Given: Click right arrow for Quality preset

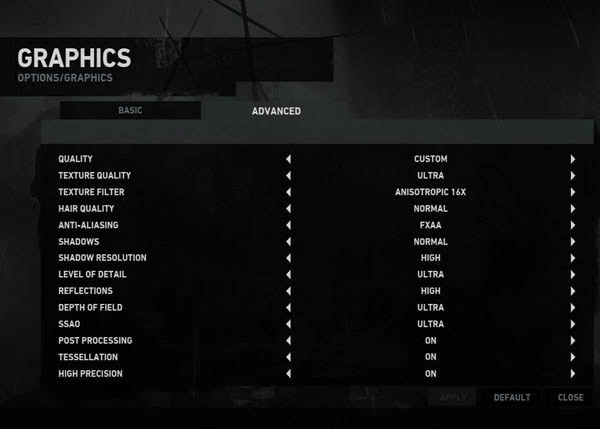Looking at the screenshot, I should click(573, 159).
